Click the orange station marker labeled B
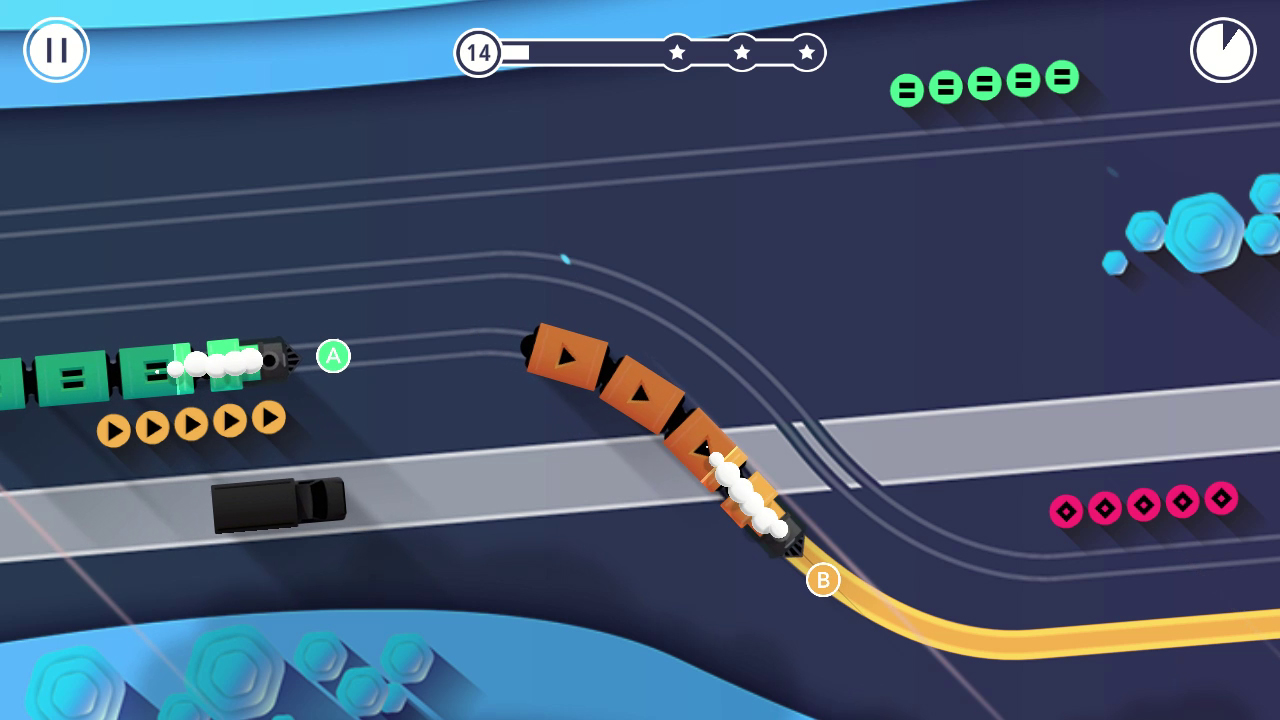Image resolution: width=1280 pixels, height=720 pixels. coord(824,578)
